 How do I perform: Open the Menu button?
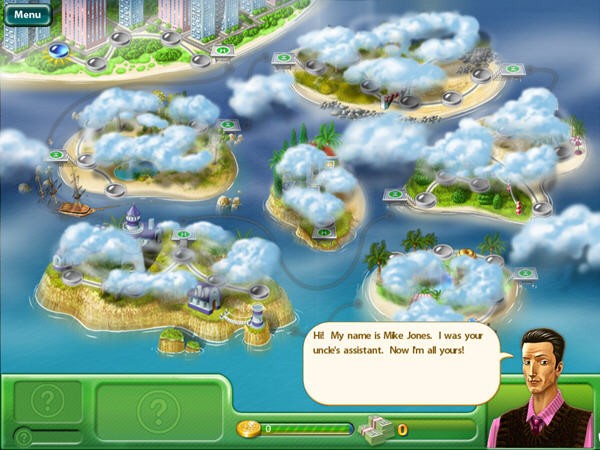click(27, 15)
